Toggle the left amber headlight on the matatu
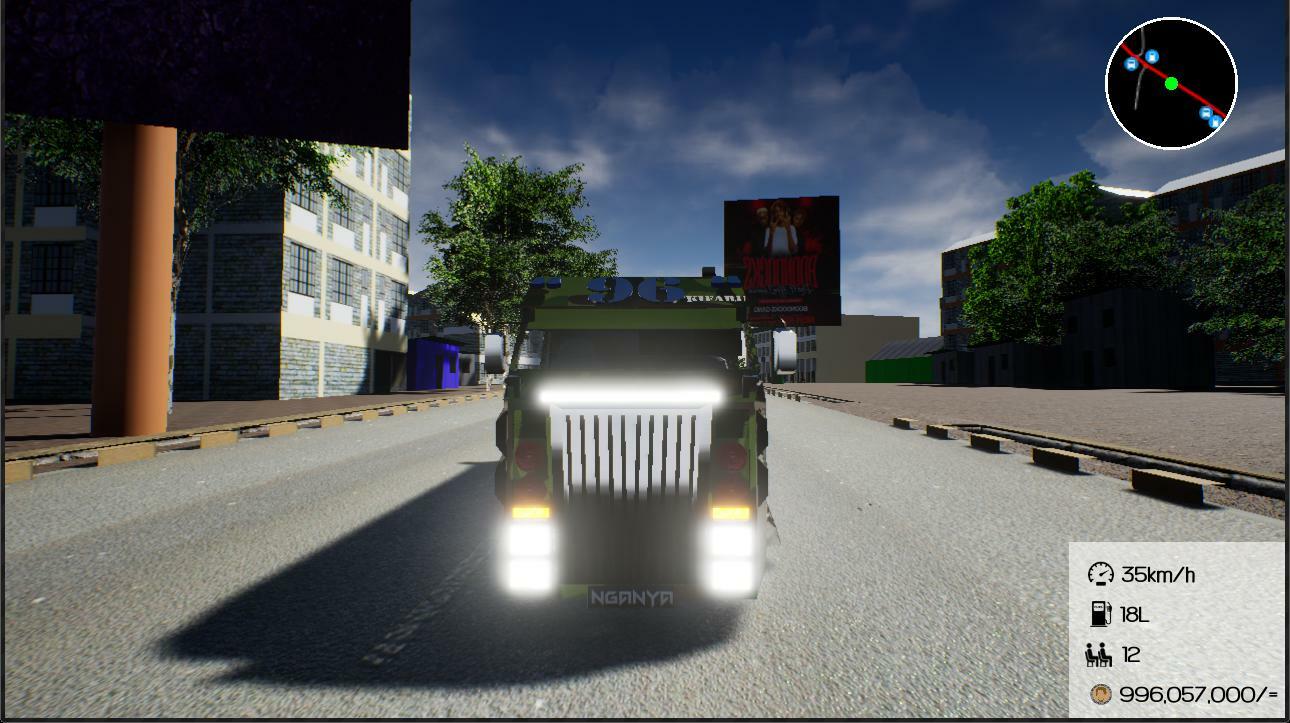This screenshot has height=723, width=1290. coord(534,511)
